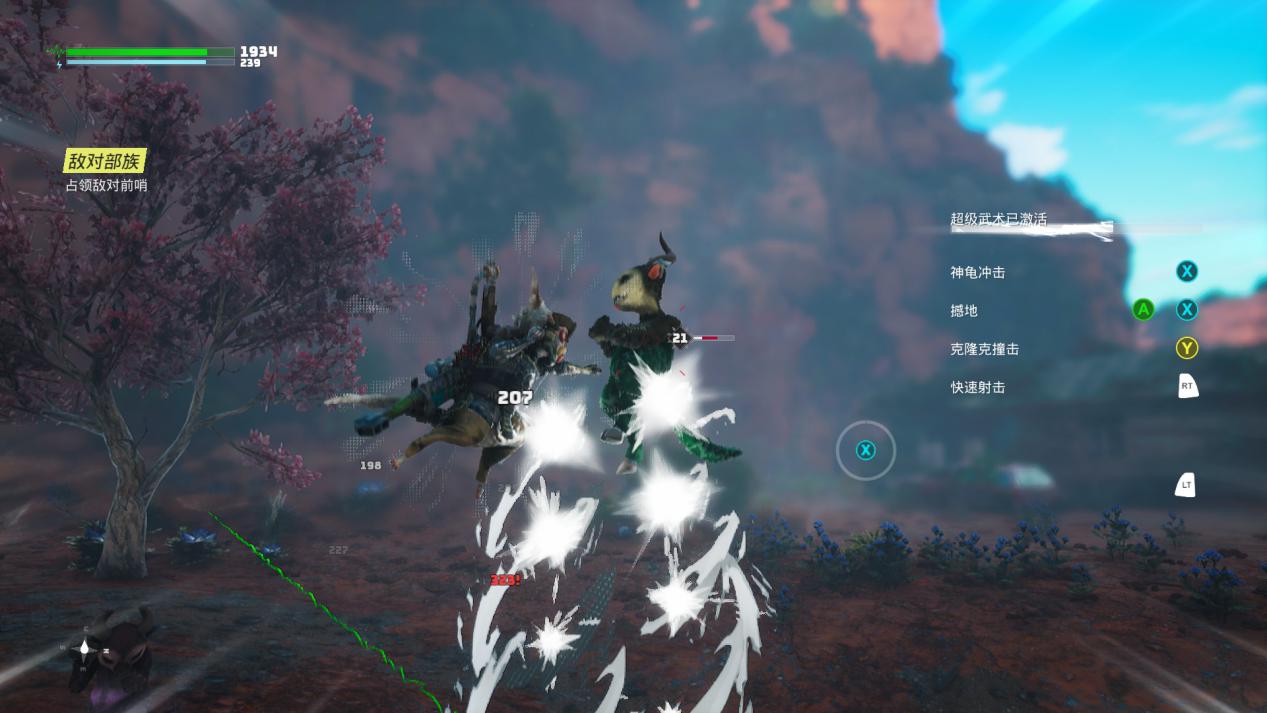Choose the 撼地 combo entry
Viewport: 1267px width, 713px height.
964,310
